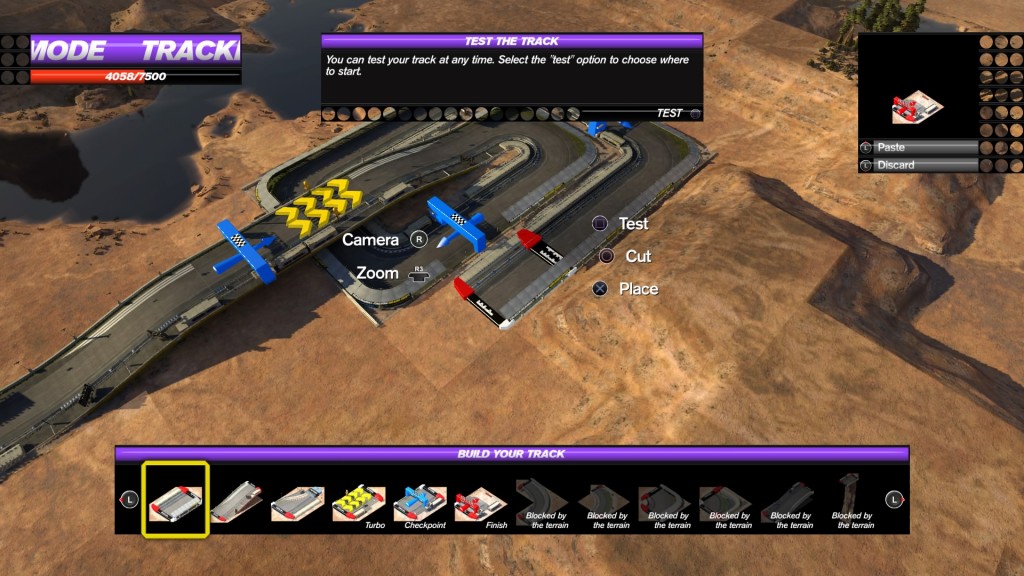The height and width of the screenshot is (576, 1024).
Task: Choose the sloped ramp track piece
Action: click(x=236, y=499)
